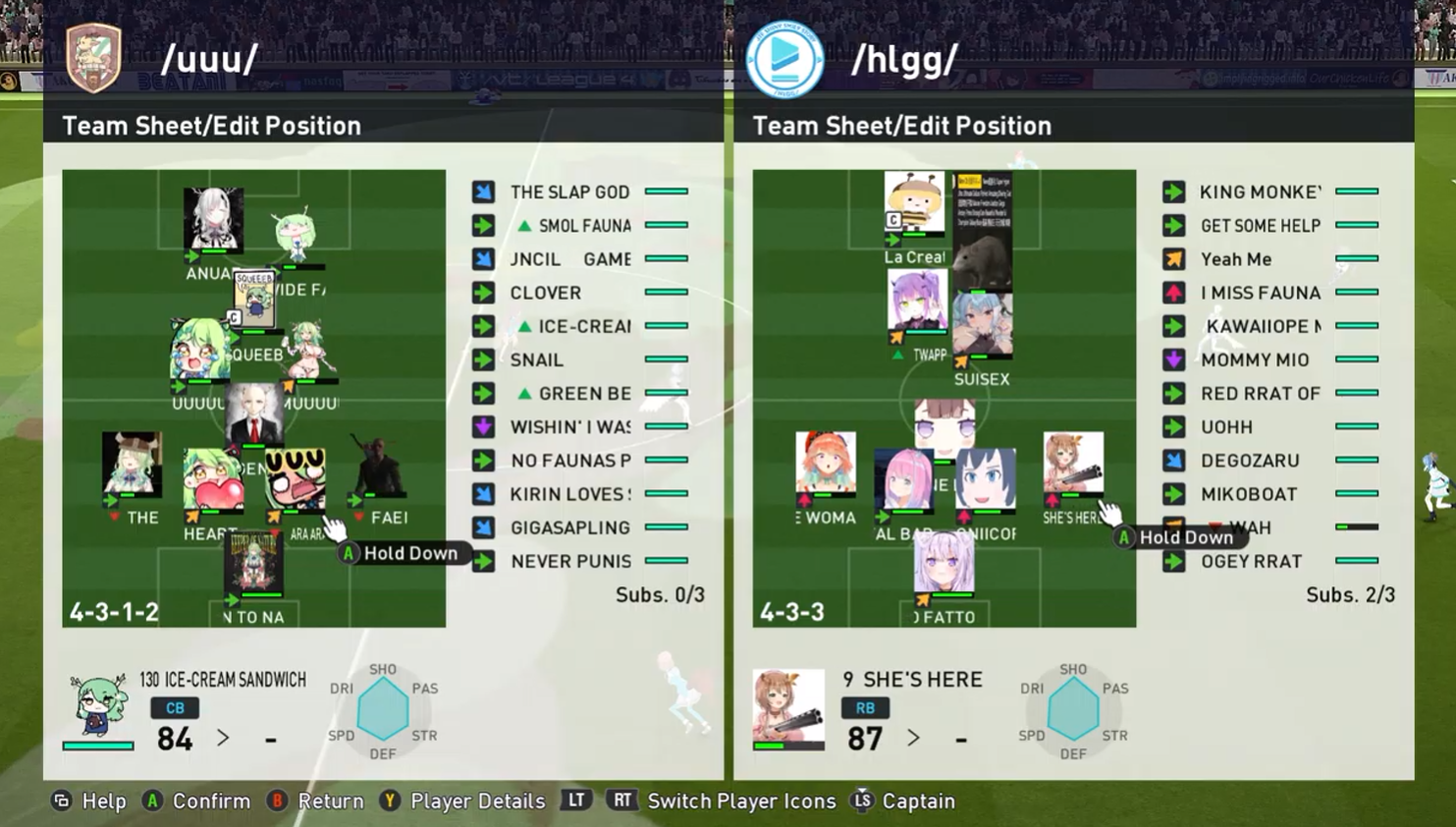Select Yeah Me from the roster
The height and width of the screenshot is (827, 1456).
point(1236,259)
